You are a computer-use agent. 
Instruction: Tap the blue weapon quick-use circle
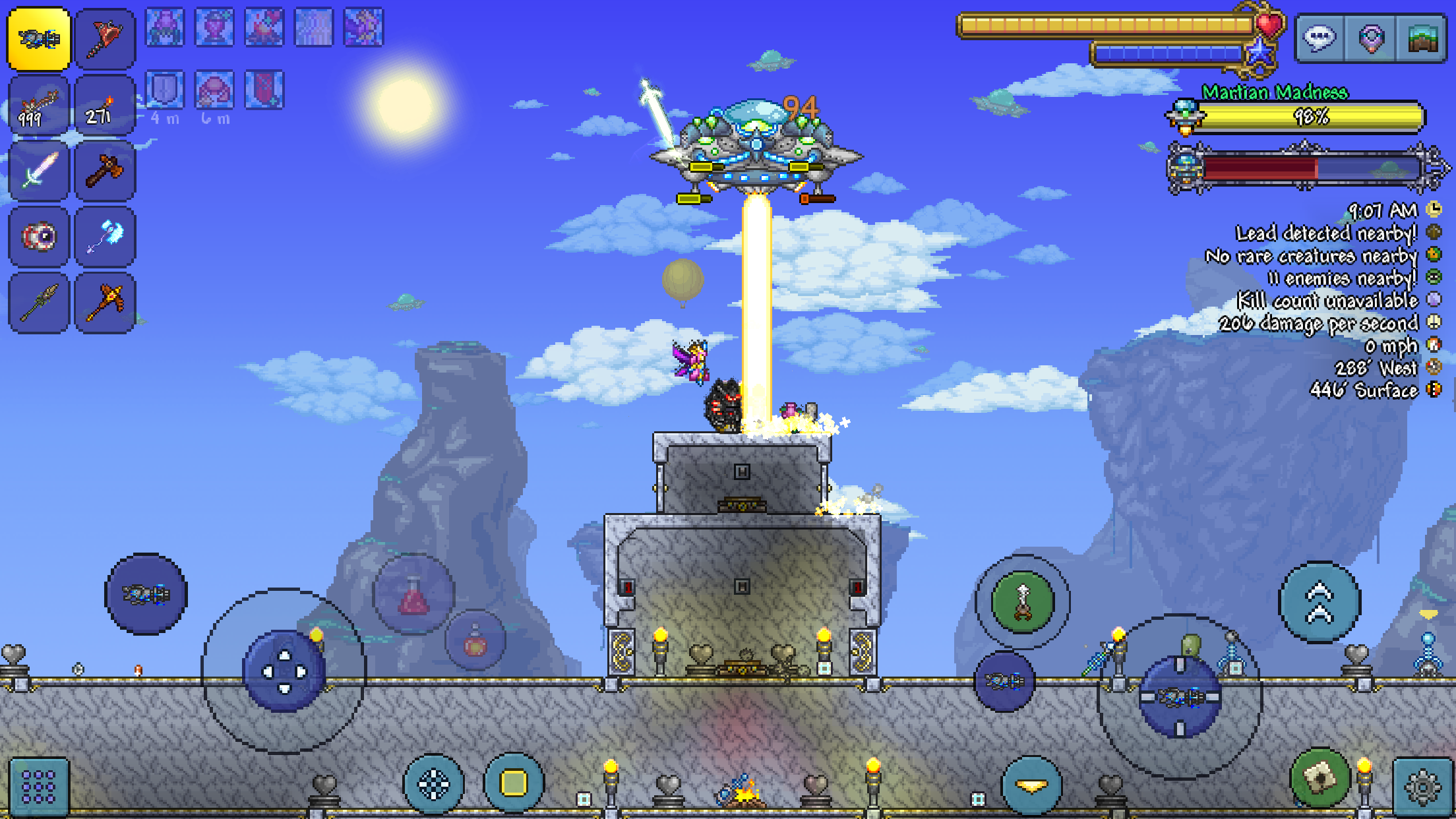click(146, 593)
